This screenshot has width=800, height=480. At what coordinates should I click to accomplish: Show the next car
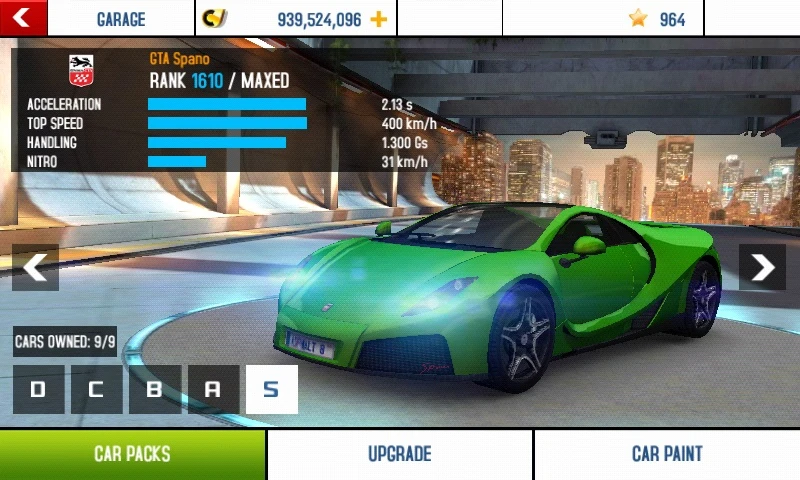point(762,267)
